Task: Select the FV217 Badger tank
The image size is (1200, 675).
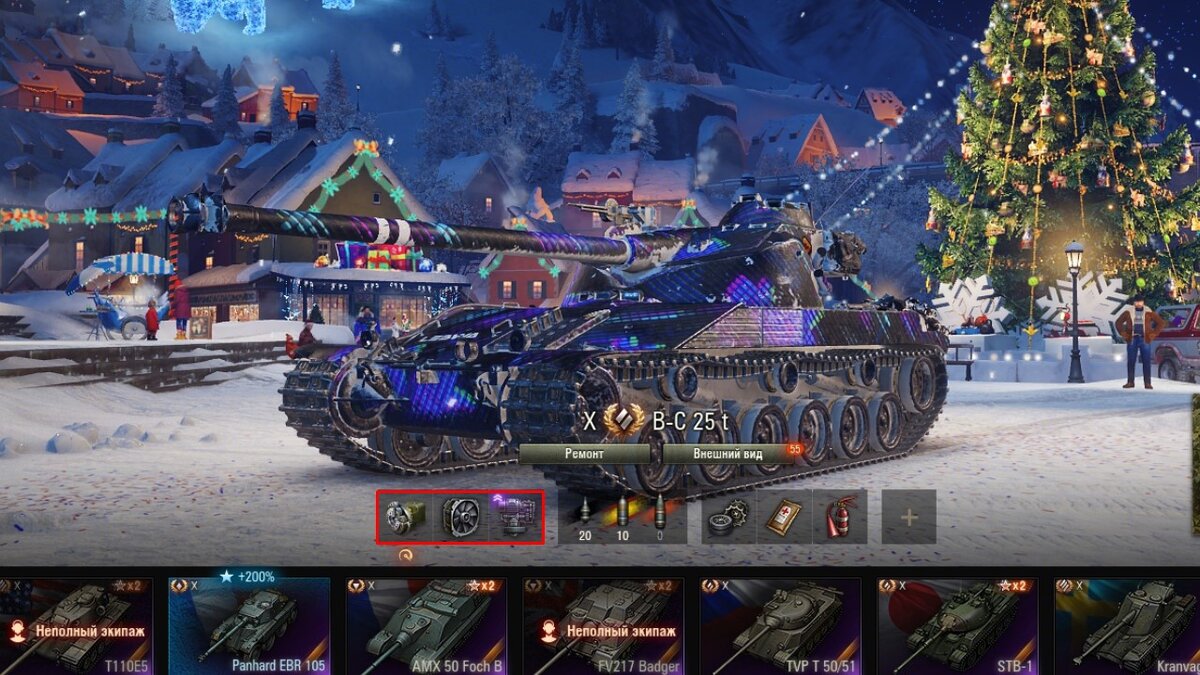Action: click(603, 625)
